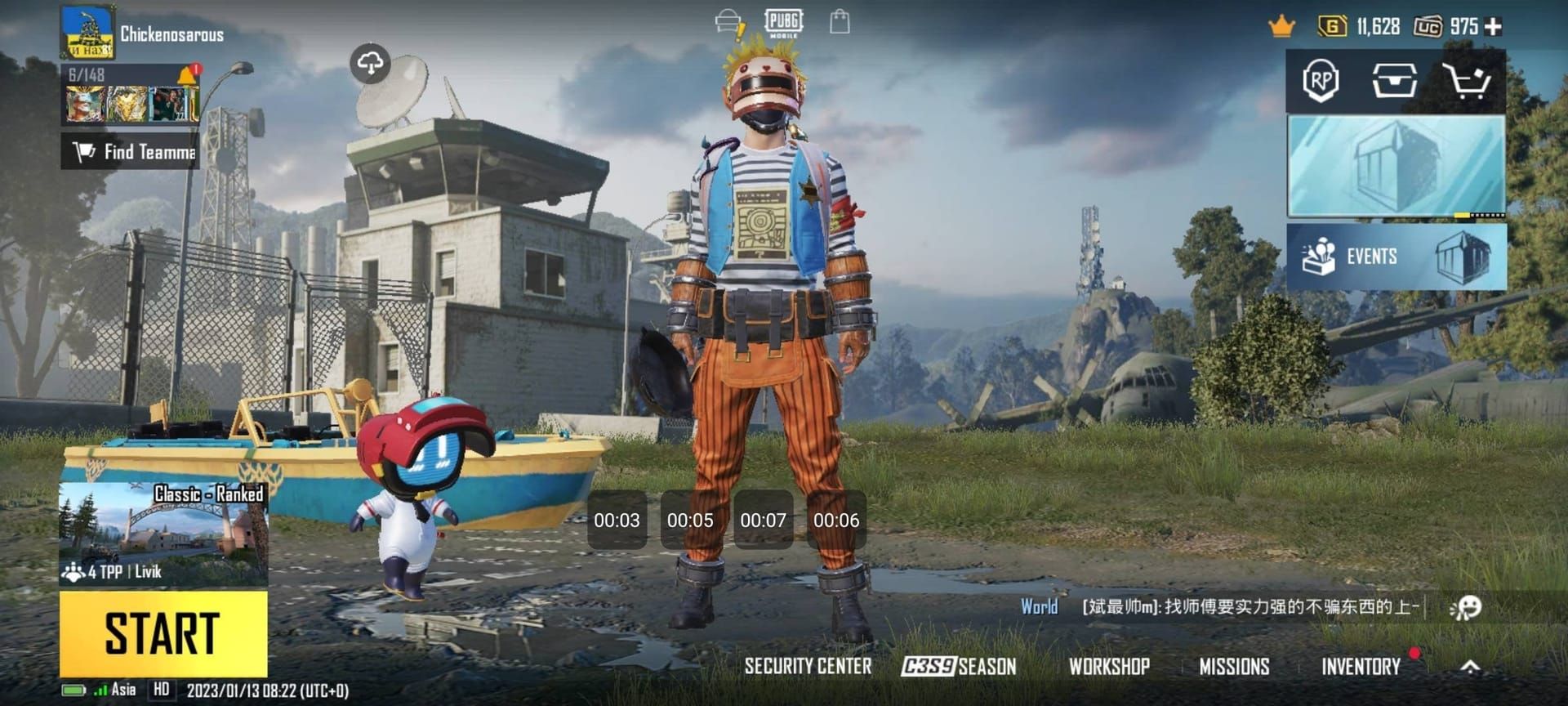The width and height of the screenshot is (1568, 706).
Task: Open the crate chest icon
Action: click(x=1394, y=81)
